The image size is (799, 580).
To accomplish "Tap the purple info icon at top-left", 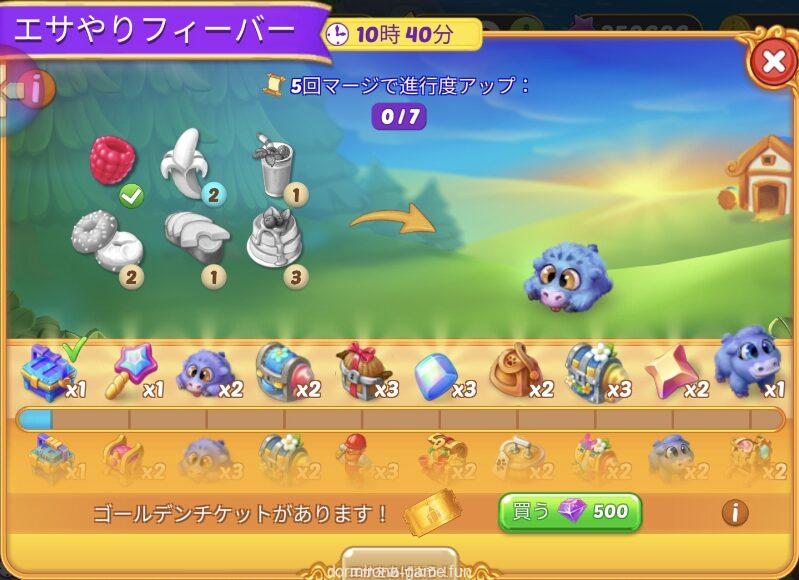I will [x=35, y=88].
